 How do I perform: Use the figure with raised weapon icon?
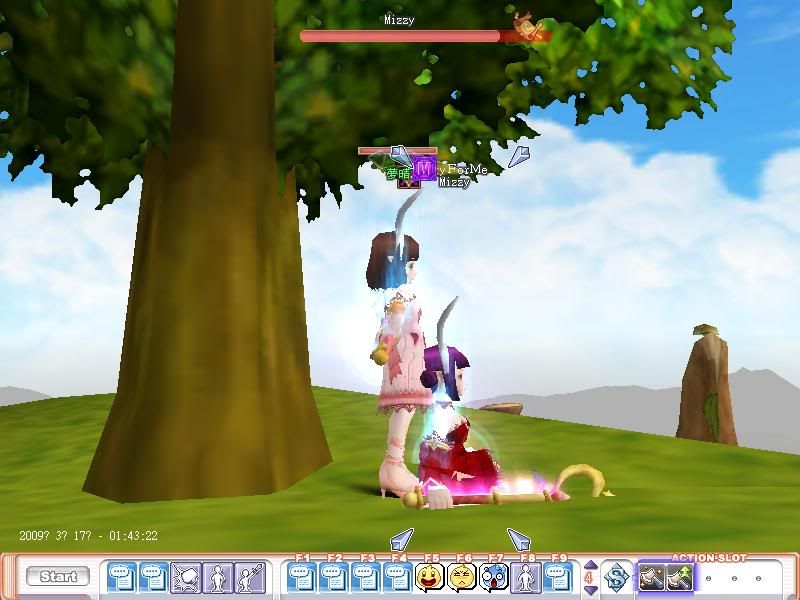point(250,577)
